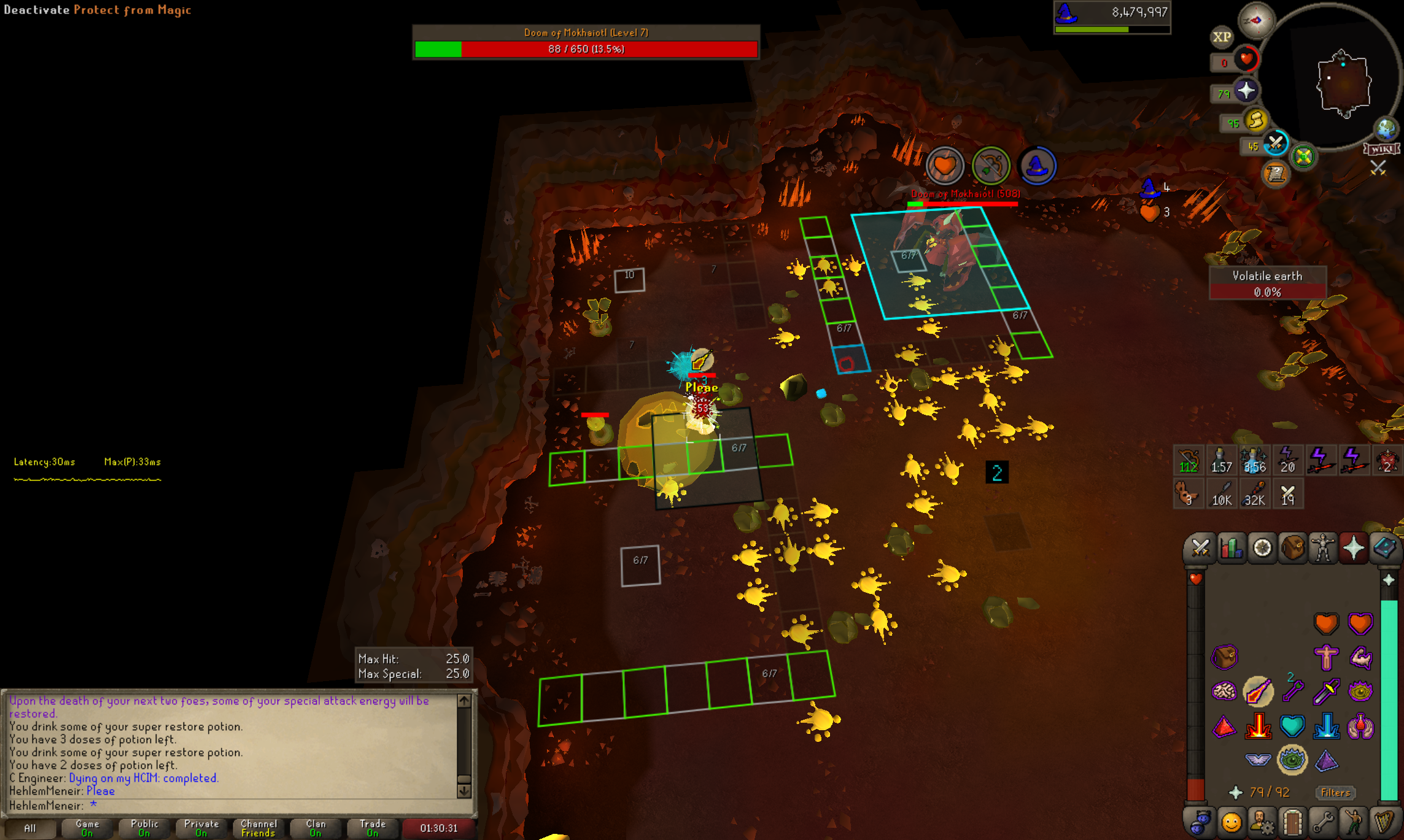Image resolution: width=1404 pixels, height=840 pixels.
Task: Open the Inventory backpack tab
Action: click(1292, 549)
